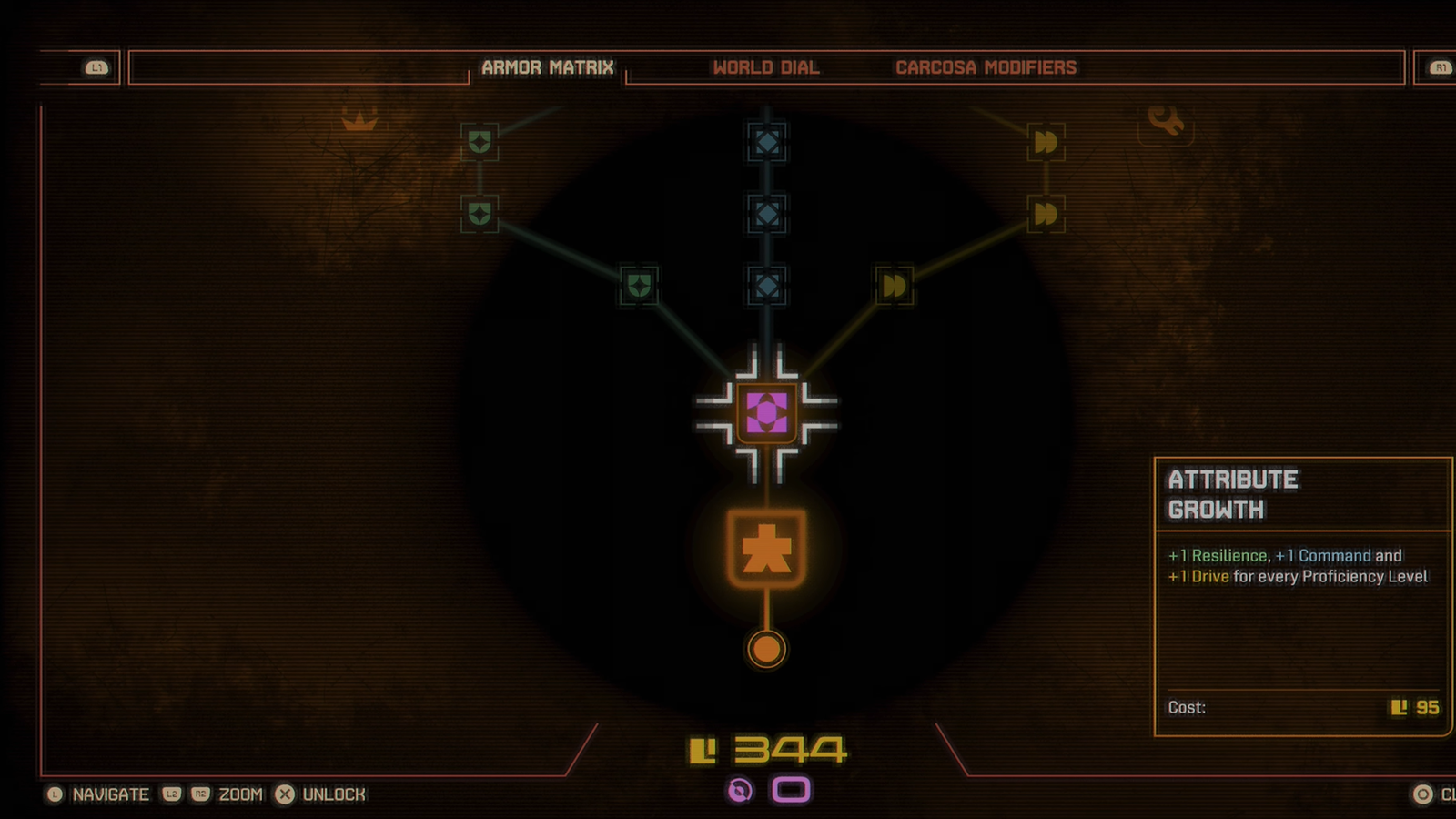Select the Carcosa Modifiers tab

pos(986,67)
